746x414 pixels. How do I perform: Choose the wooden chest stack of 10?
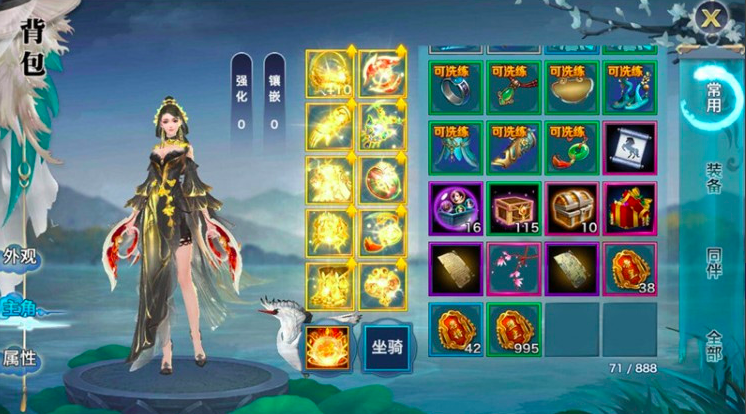pyautogui.click(x=572, y=208)
